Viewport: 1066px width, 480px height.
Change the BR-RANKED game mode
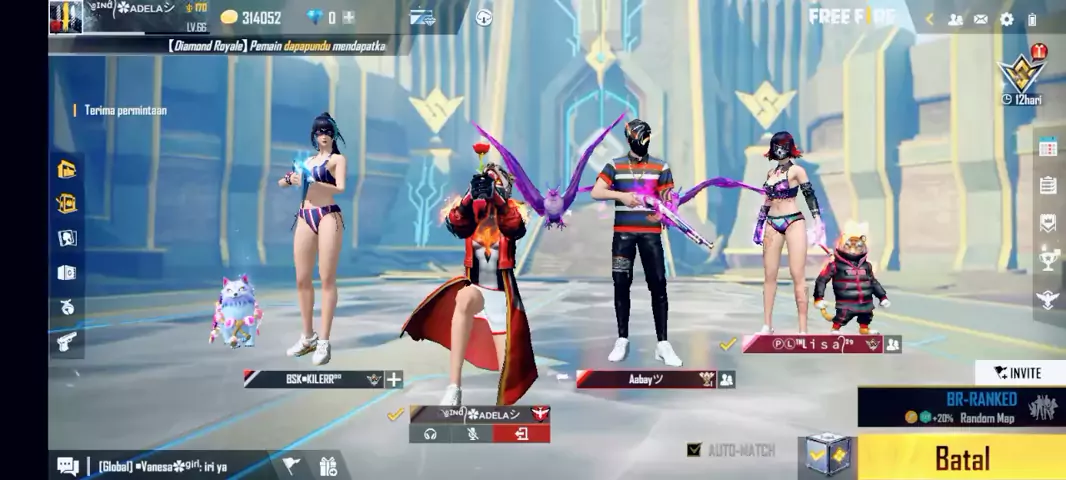click(960, 407)
